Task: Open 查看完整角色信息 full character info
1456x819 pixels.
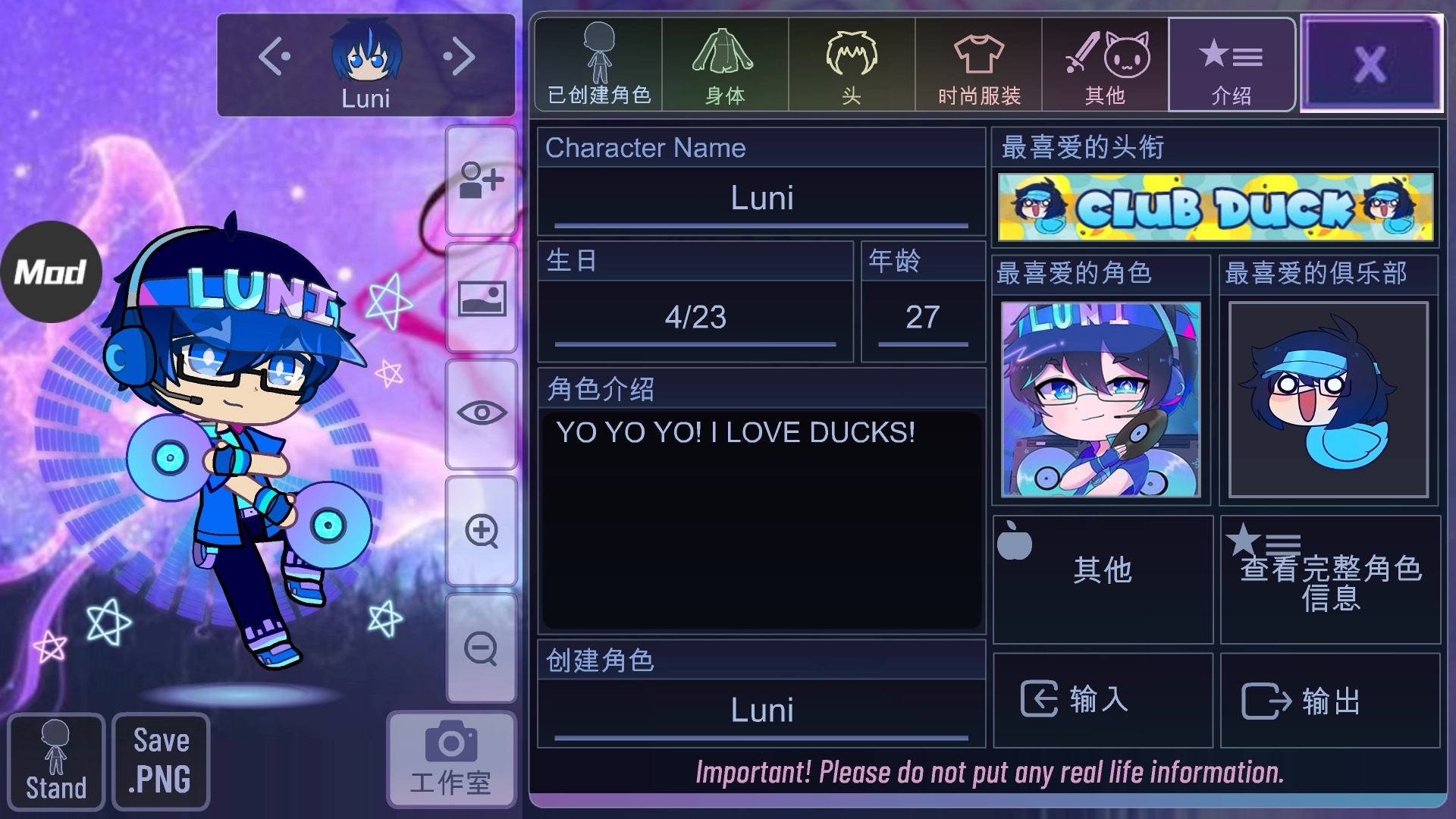Action: 1330,580
